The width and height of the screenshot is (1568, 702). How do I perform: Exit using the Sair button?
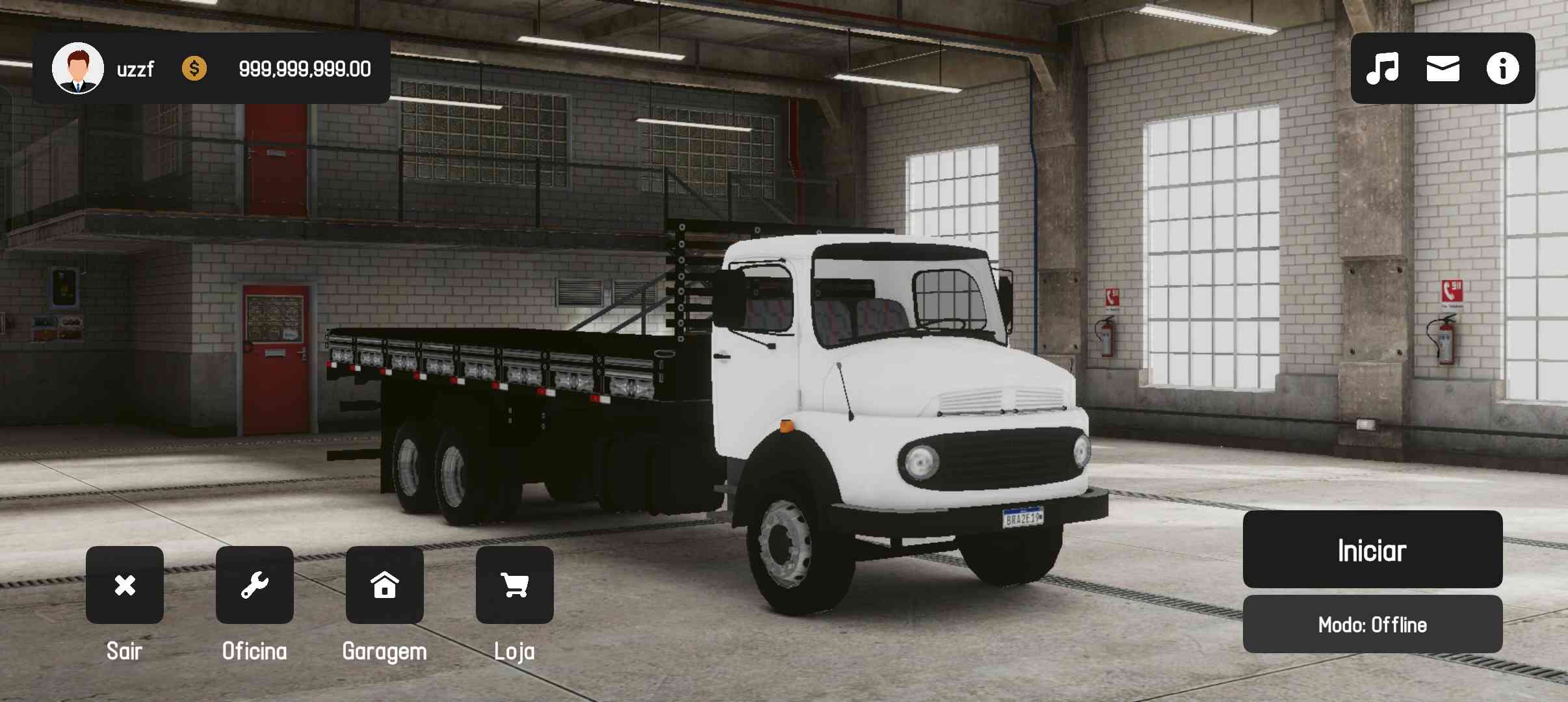click(x=124, y=585)
